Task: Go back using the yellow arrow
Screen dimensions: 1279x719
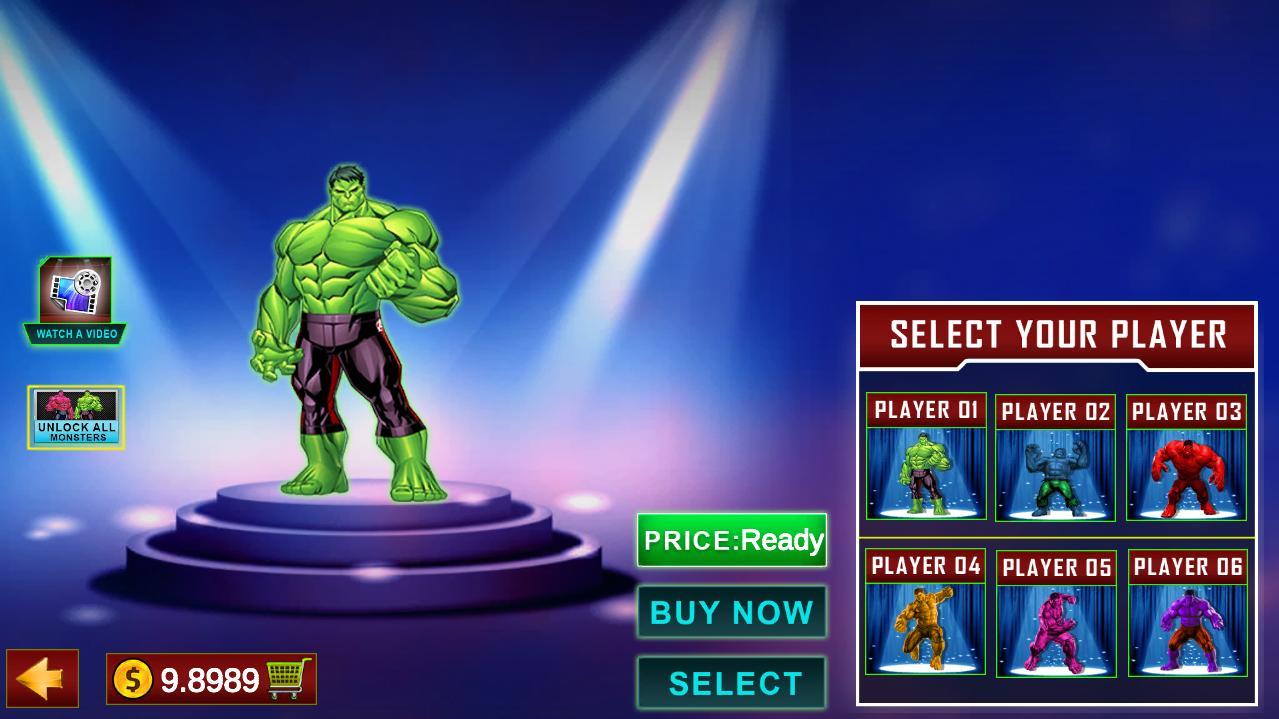Action: 42,679
